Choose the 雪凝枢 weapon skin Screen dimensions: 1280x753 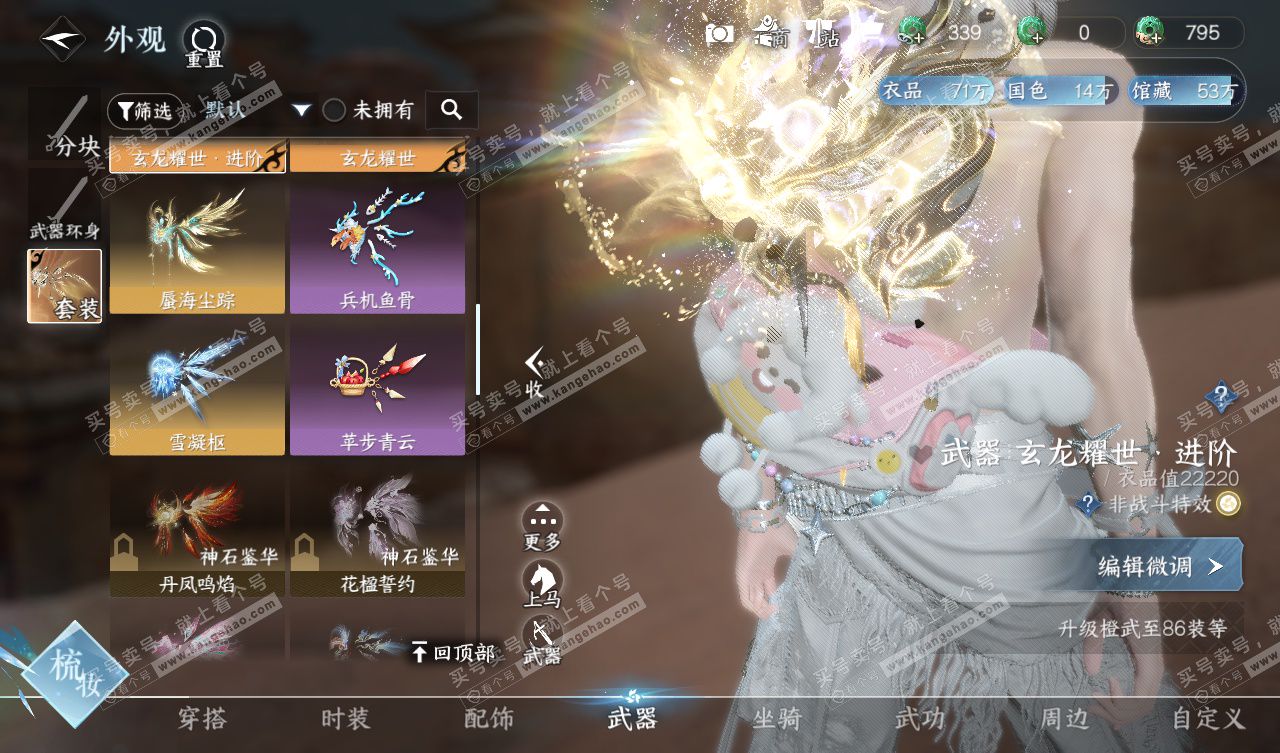197,389
